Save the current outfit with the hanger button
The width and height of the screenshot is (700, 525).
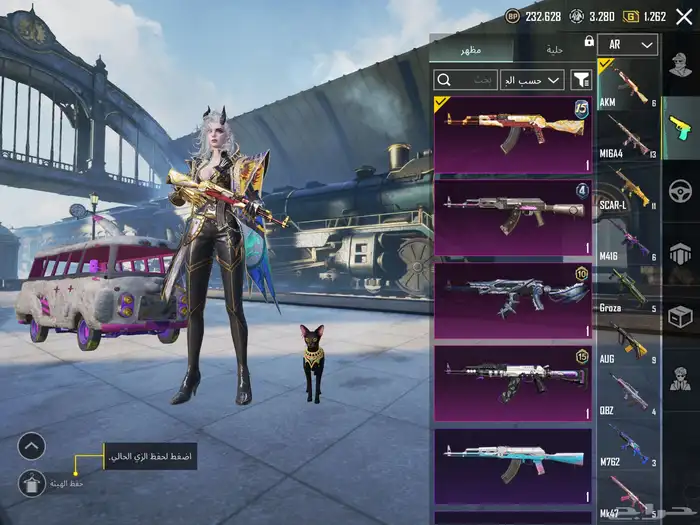tap(31, 484)
